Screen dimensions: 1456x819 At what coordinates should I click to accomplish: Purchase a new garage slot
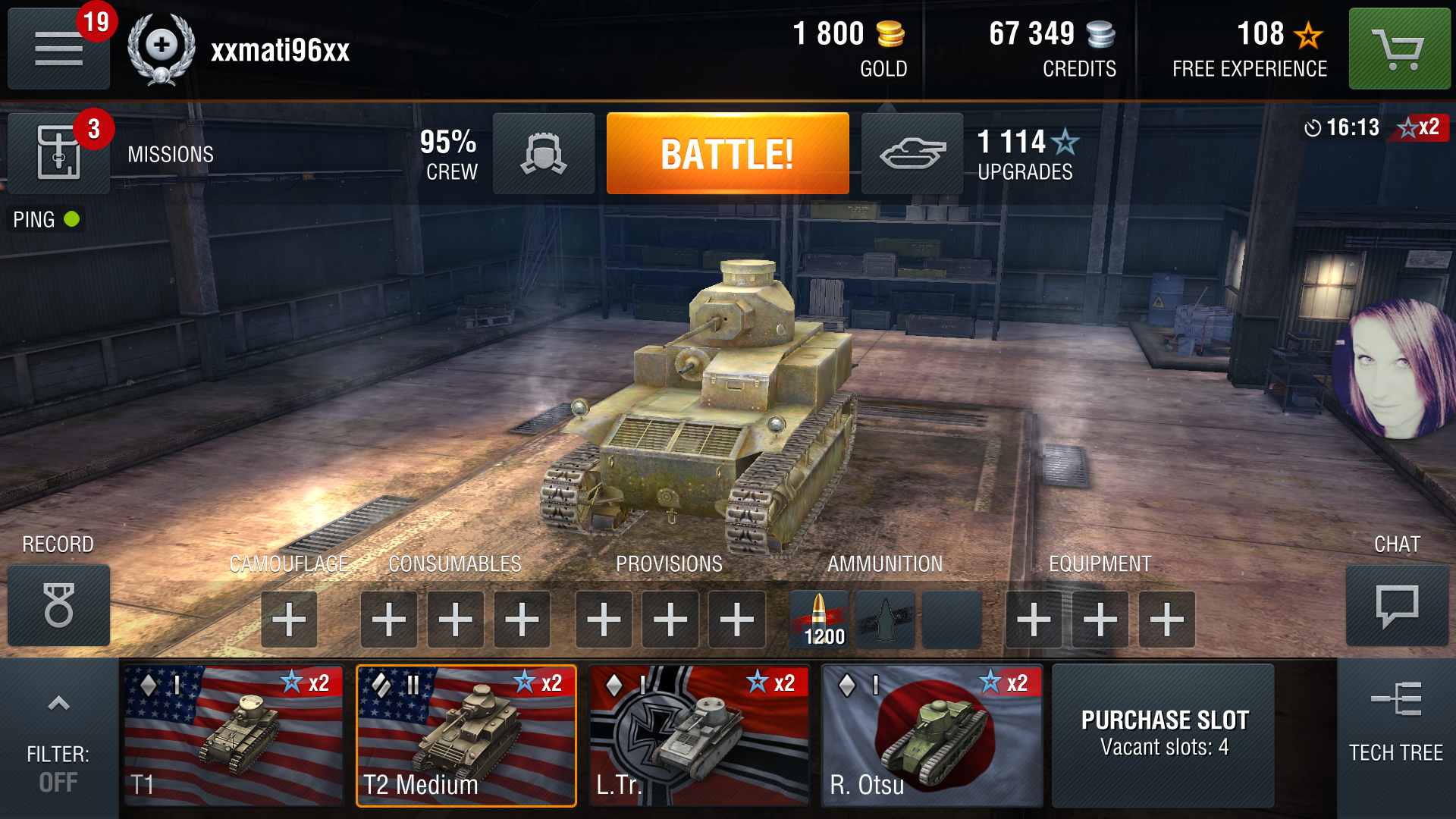click(x=1164, y=735)
